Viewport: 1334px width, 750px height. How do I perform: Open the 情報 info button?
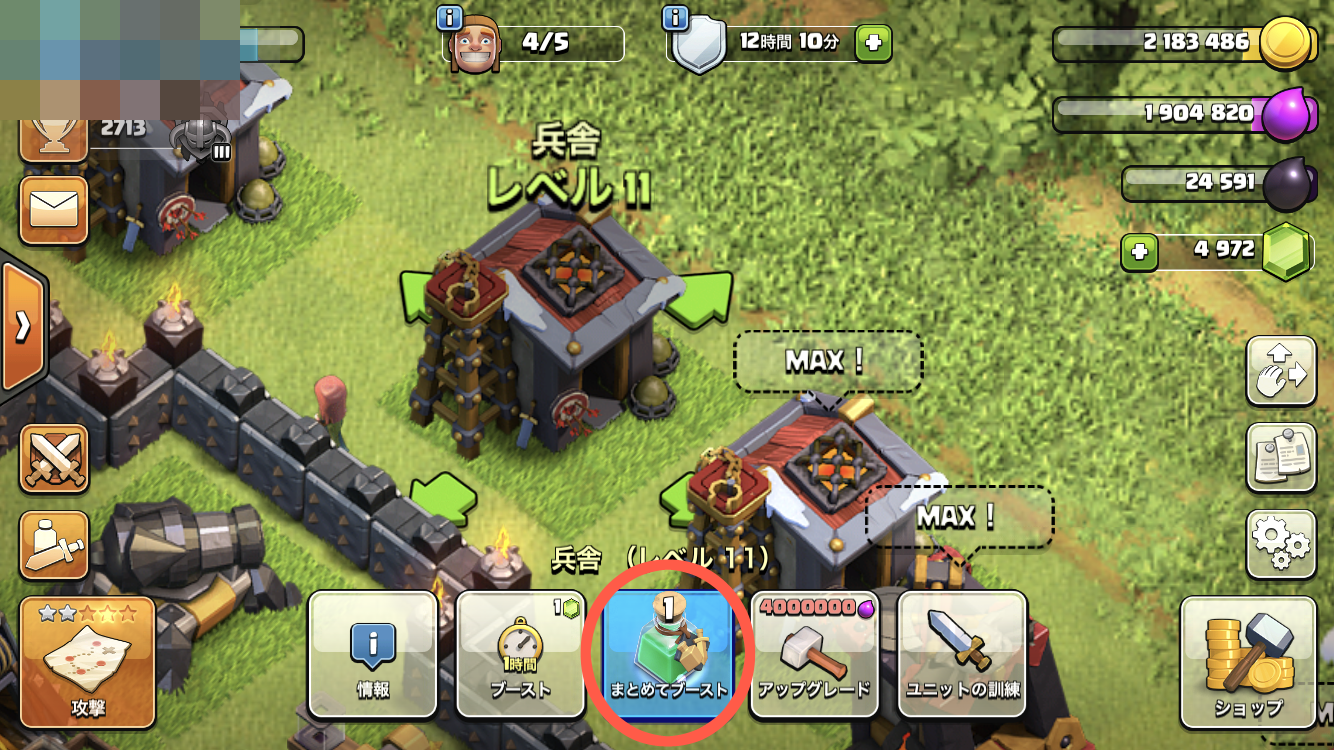372,654
